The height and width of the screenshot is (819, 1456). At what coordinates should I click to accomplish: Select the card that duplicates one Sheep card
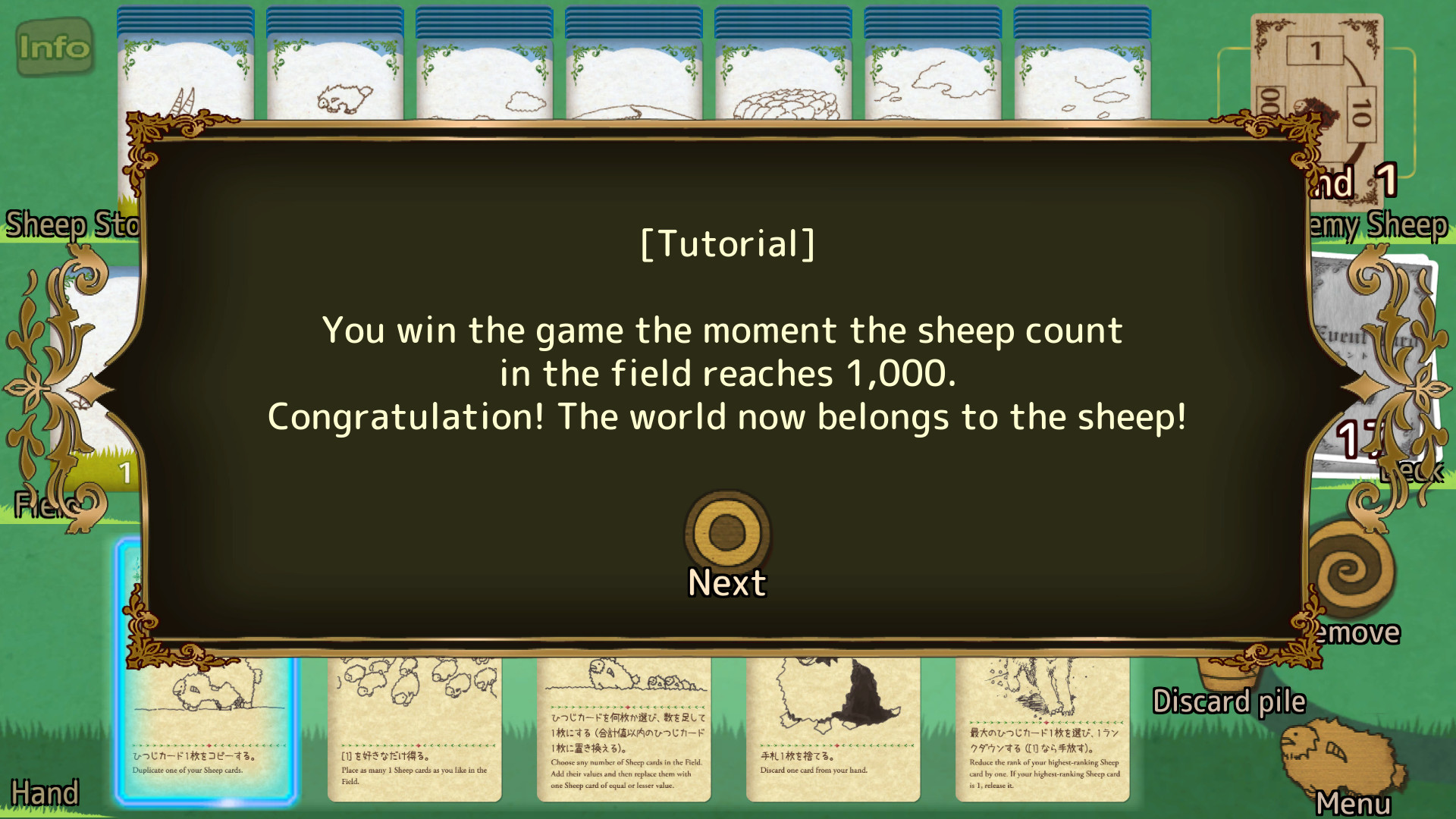click(209, 728)
